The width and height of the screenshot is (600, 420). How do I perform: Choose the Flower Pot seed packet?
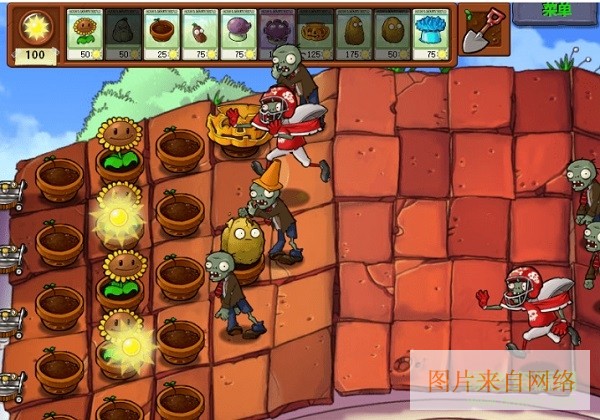tap(162, 32)
